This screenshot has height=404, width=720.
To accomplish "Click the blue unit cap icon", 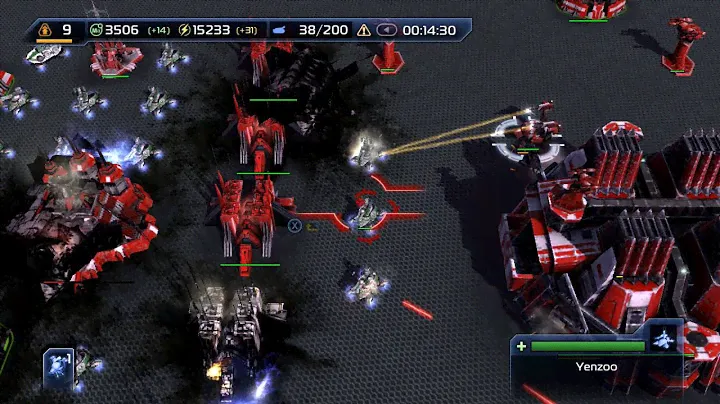I will click(x=281, y=30).
